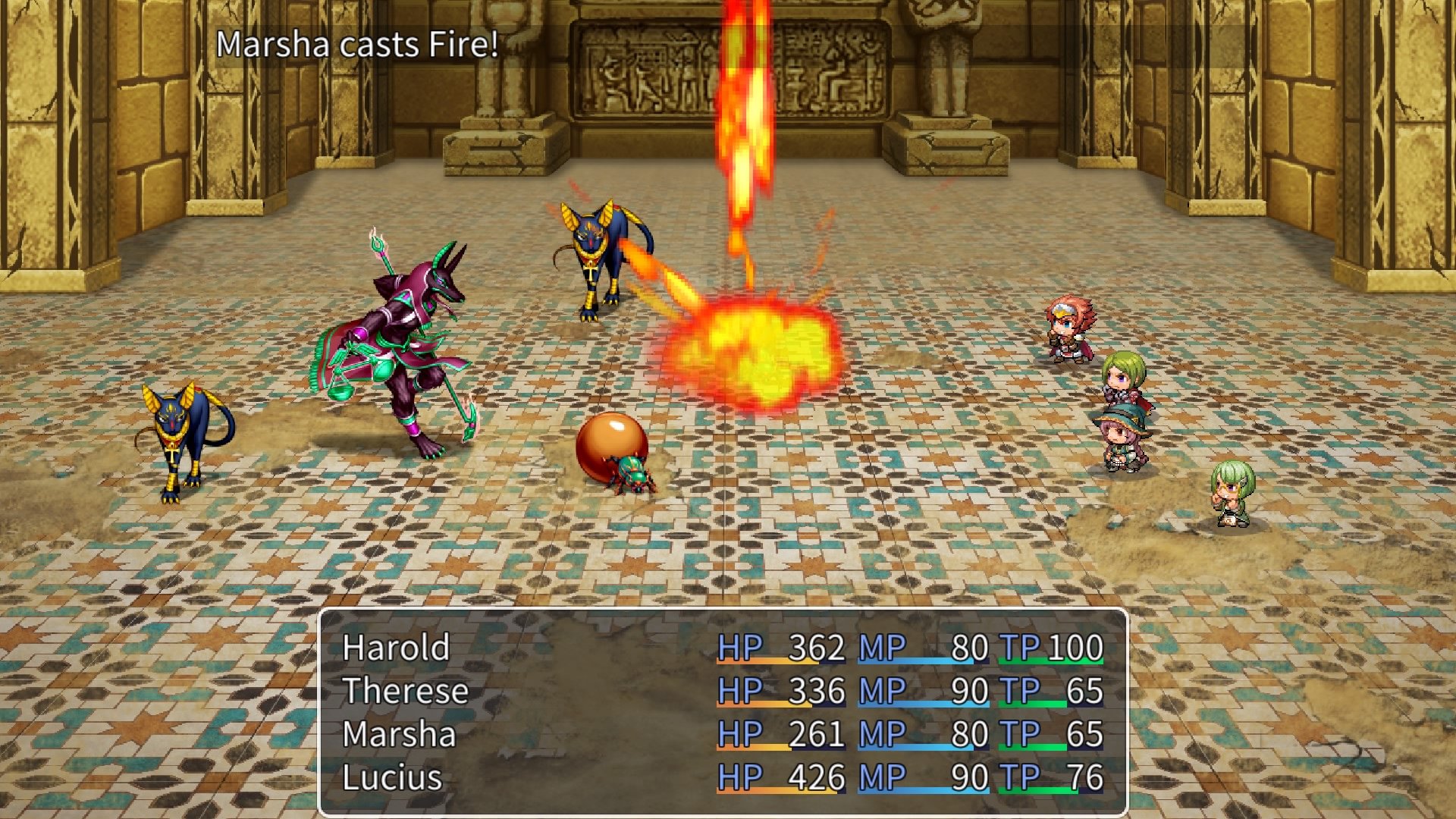Select the battle status window border
Image resolution: width=1456 pixels, height=819 pixels.
click(x=720, y=607)
